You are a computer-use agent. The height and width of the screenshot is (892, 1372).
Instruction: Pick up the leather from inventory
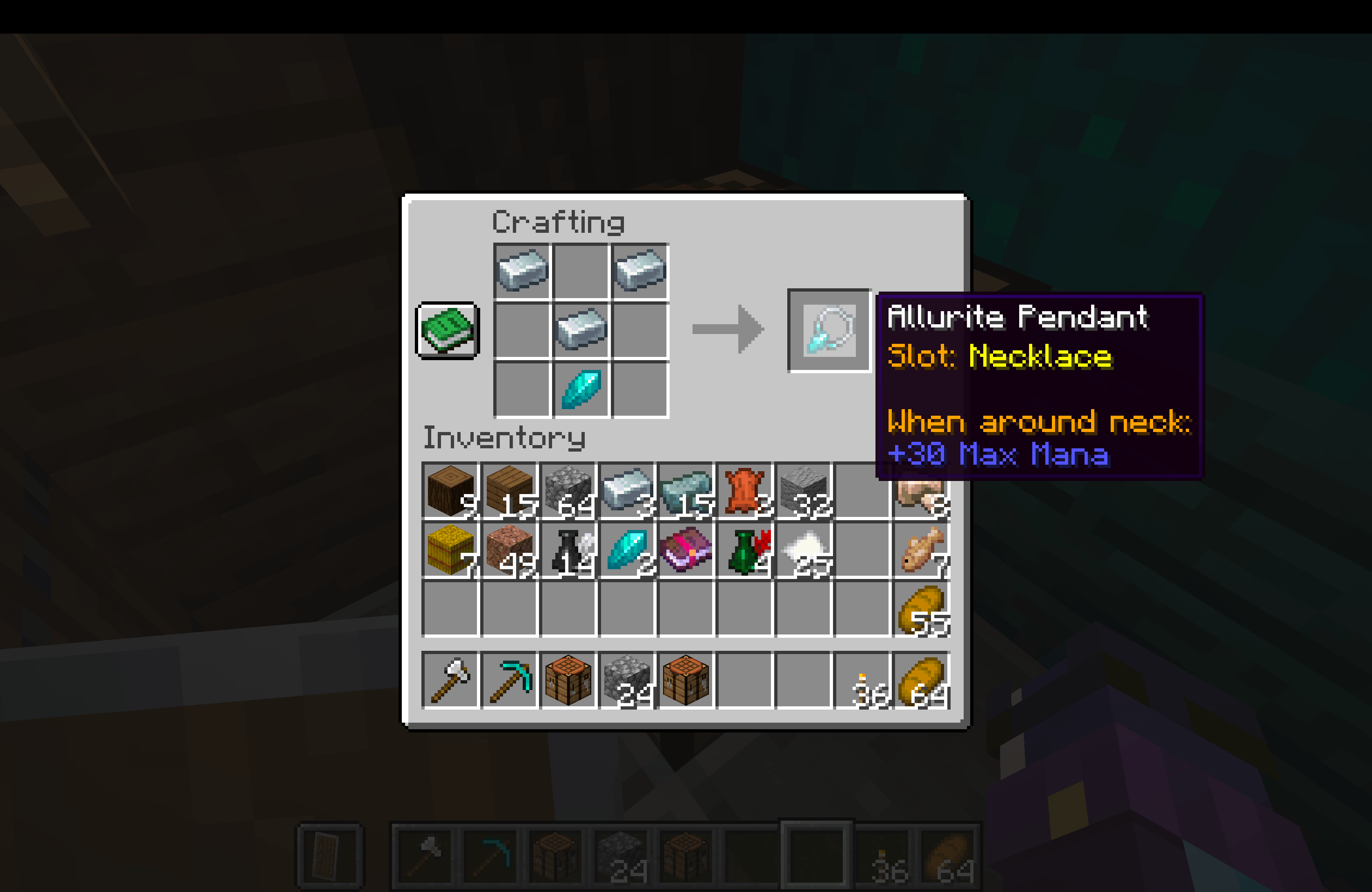click(745, 493)
